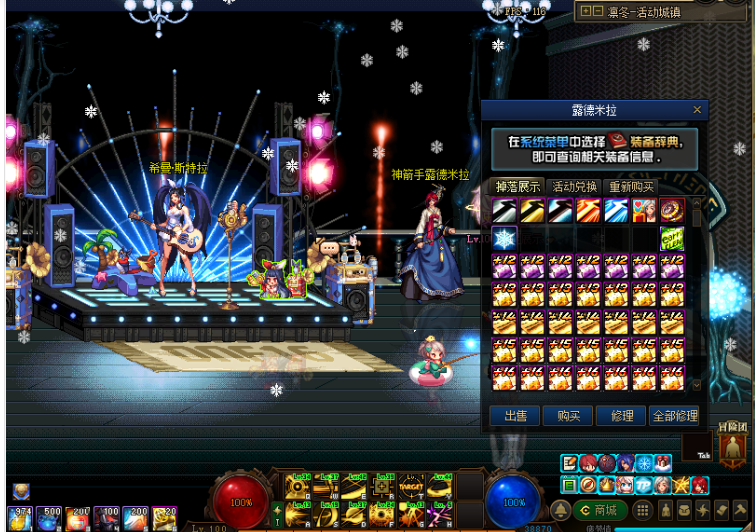This screenshot has height=532, width=755.
Task: Activate the TARGET skill icon
Action: [x=410, y=487]
